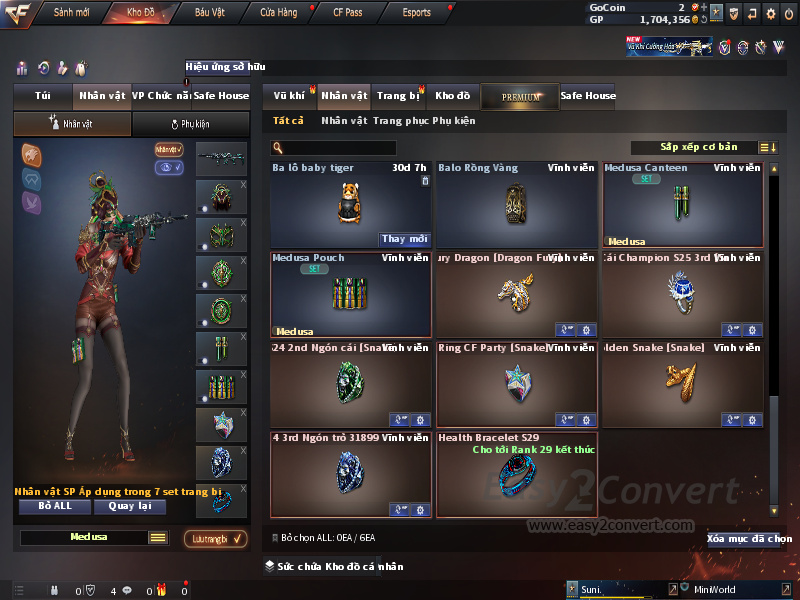Click Xóa mục đã chọn button
800x600 pixels.
(749, 539)
